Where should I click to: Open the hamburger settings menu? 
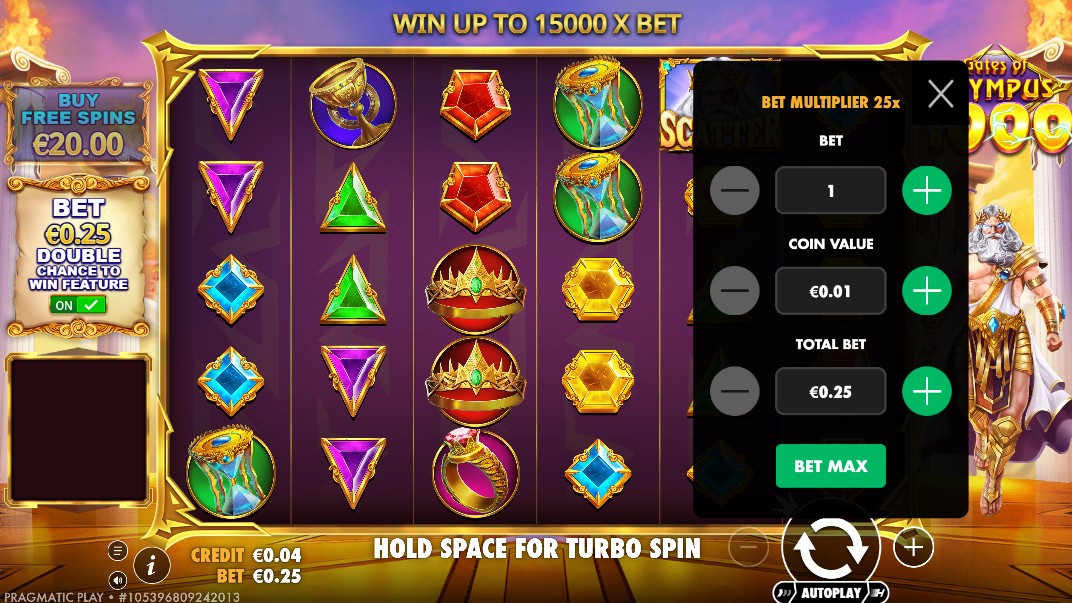click(118, 551)
